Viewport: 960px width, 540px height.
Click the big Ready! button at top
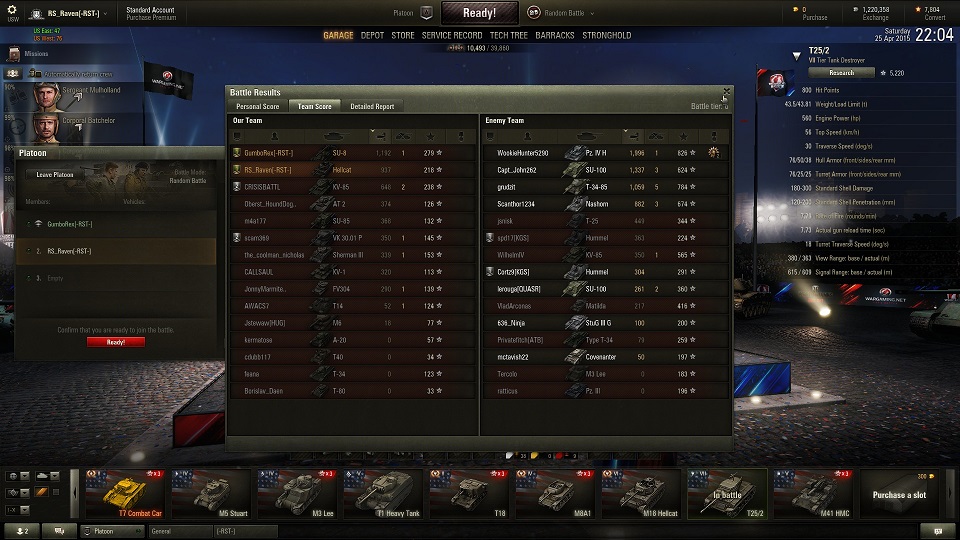[480, 13]
